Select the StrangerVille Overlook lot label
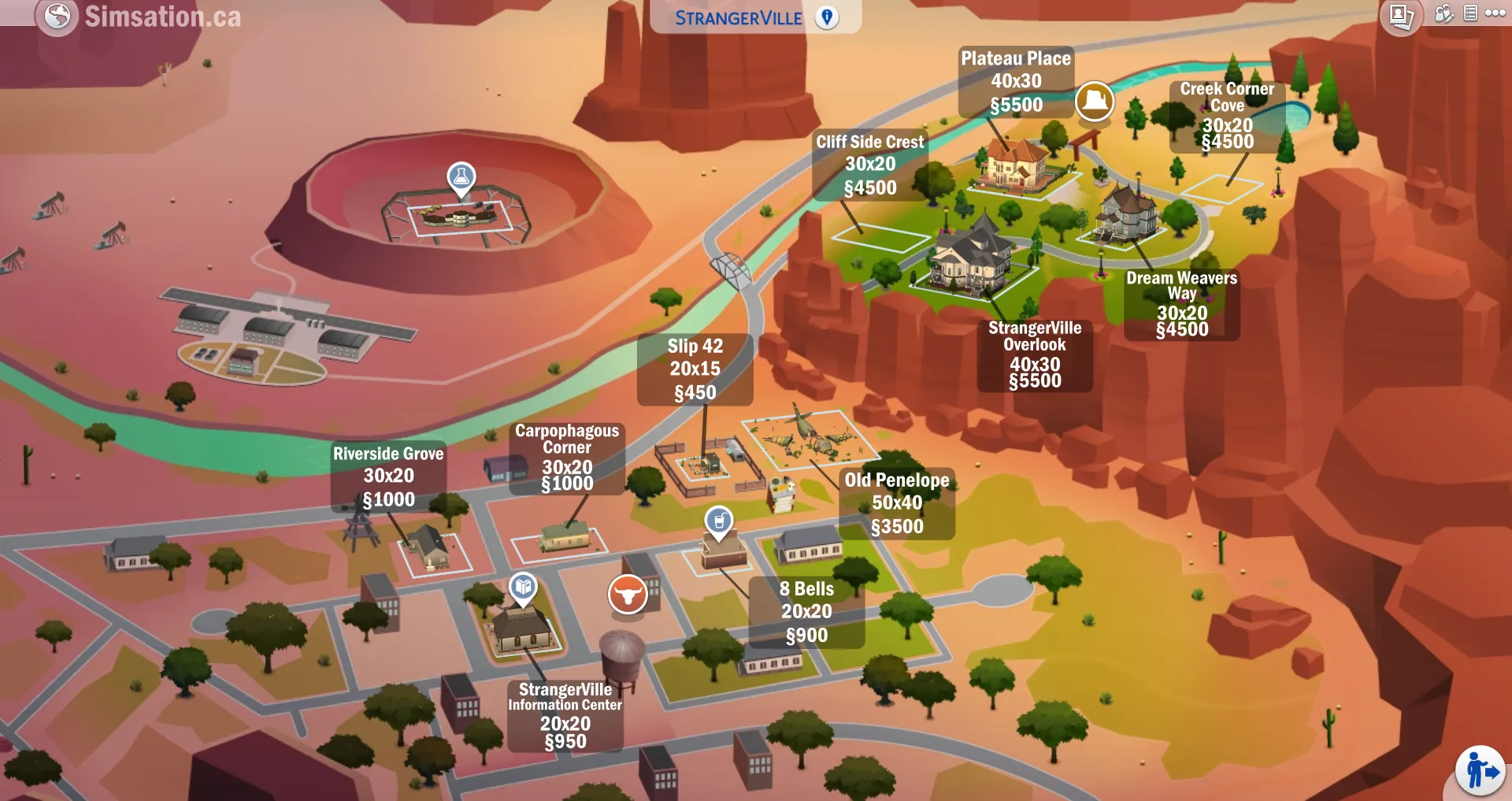The image size is (1512, 801). tap(1034, 354)
